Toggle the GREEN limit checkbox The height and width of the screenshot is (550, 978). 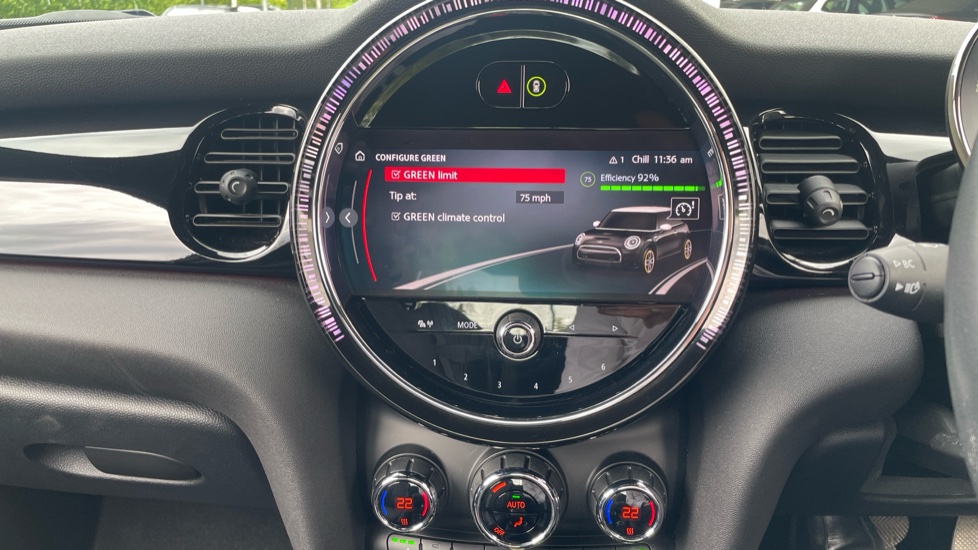click(x=396, y=176)
